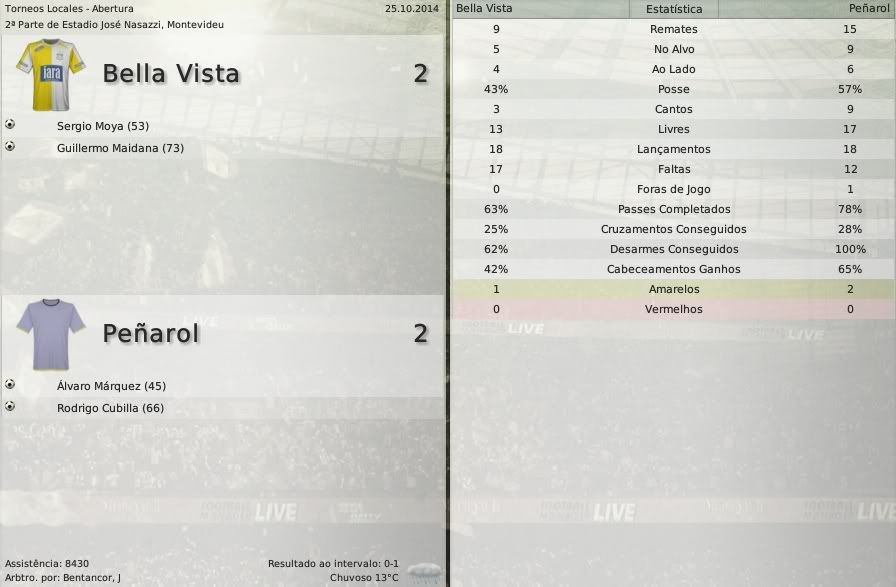Open the Bella Vista team name link
Viewport: 896px width, 587px height.
(x=171, y=73)
